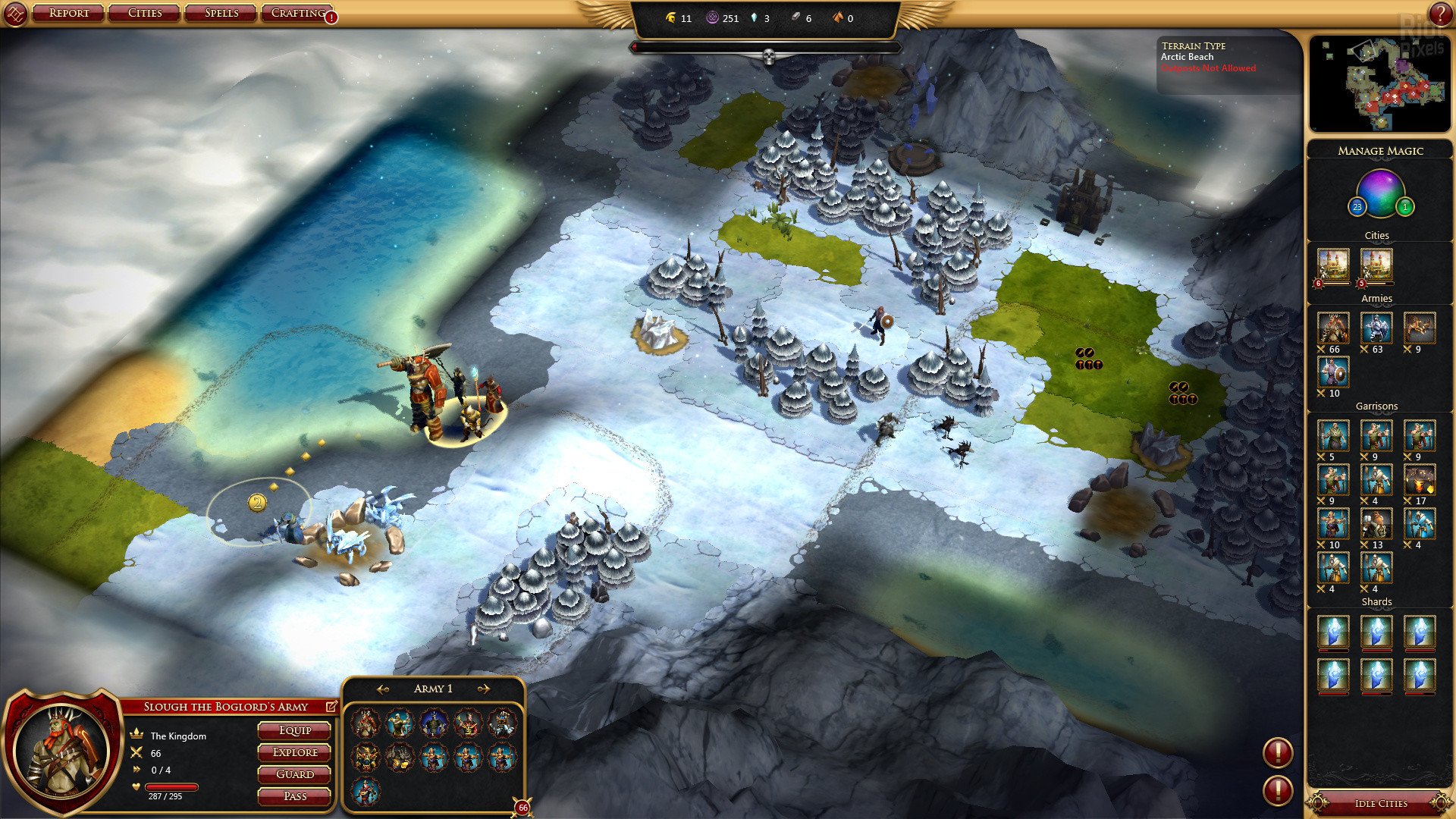Open Equip for Slough's army

coord(294,730)
